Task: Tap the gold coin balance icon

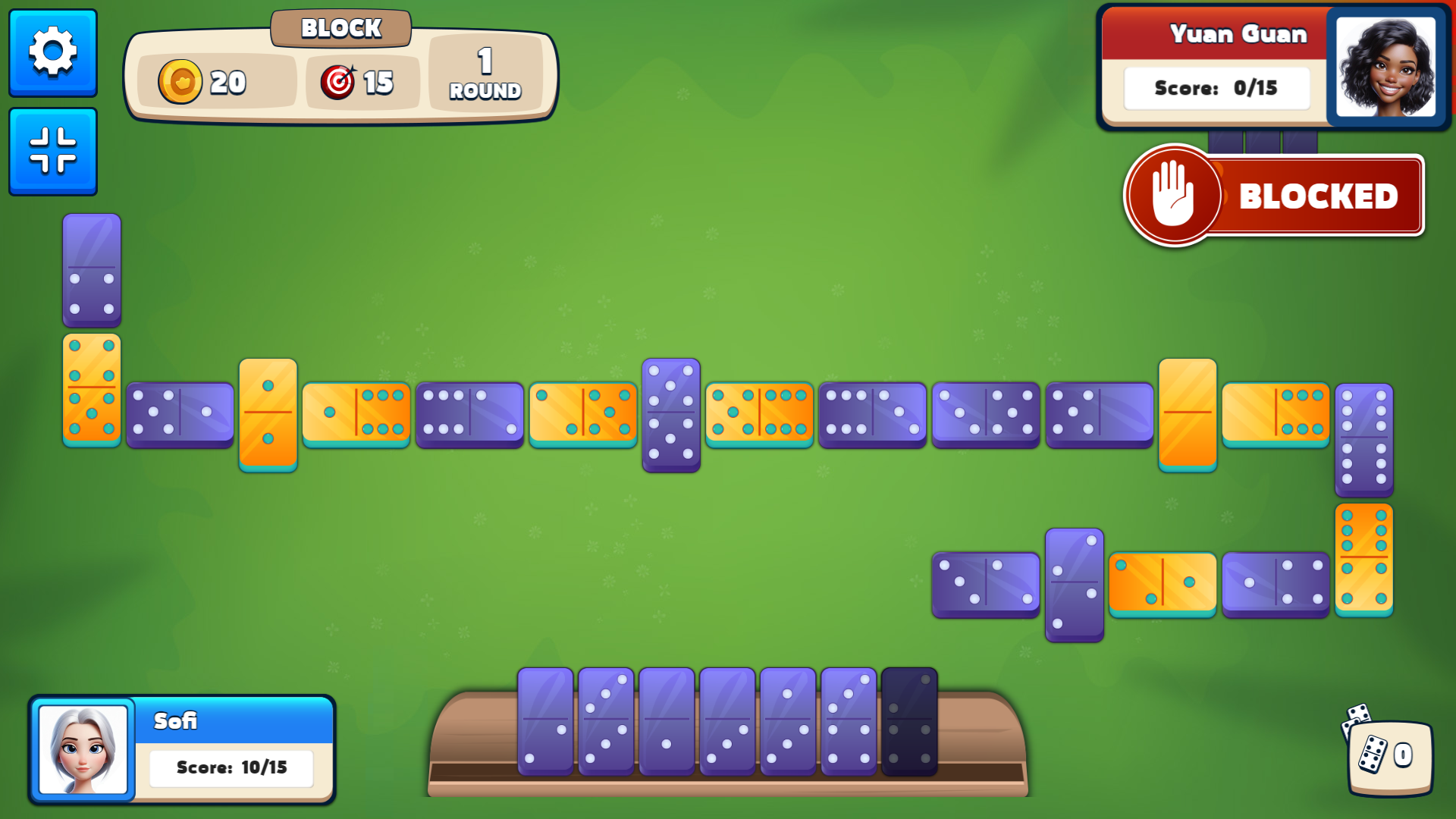Action: (x=180, y=82)
